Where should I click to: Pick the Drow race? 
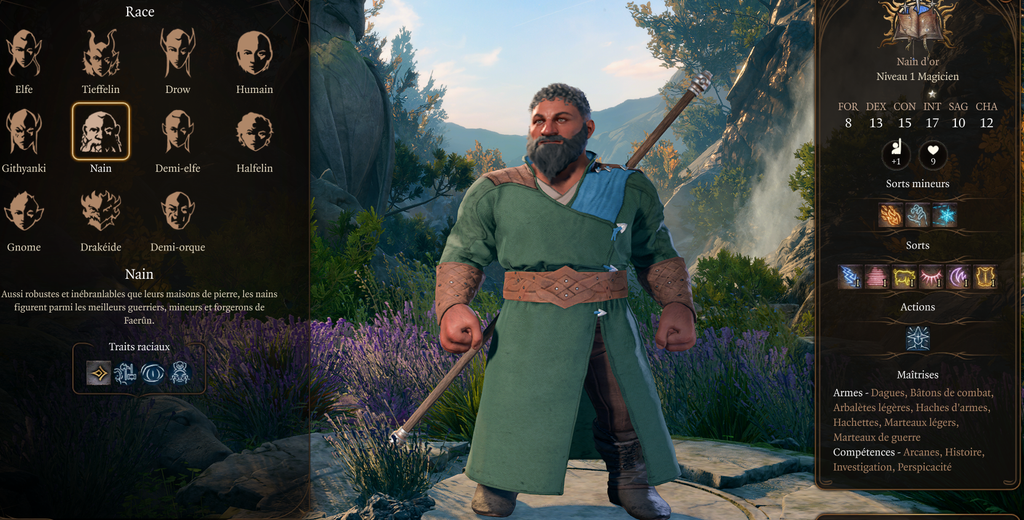point(178,53)
